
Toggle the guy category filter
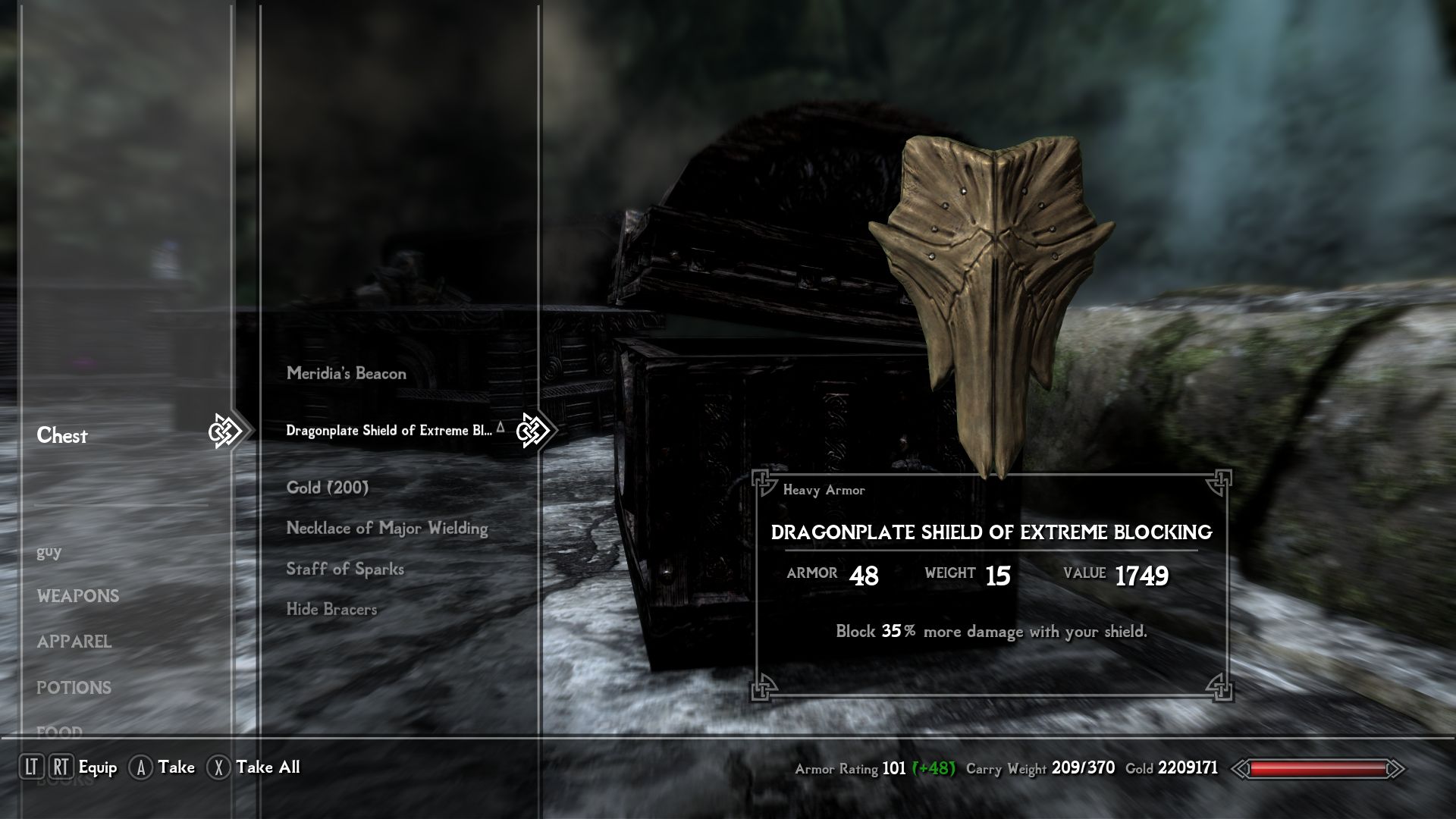(x=49, y=551)
